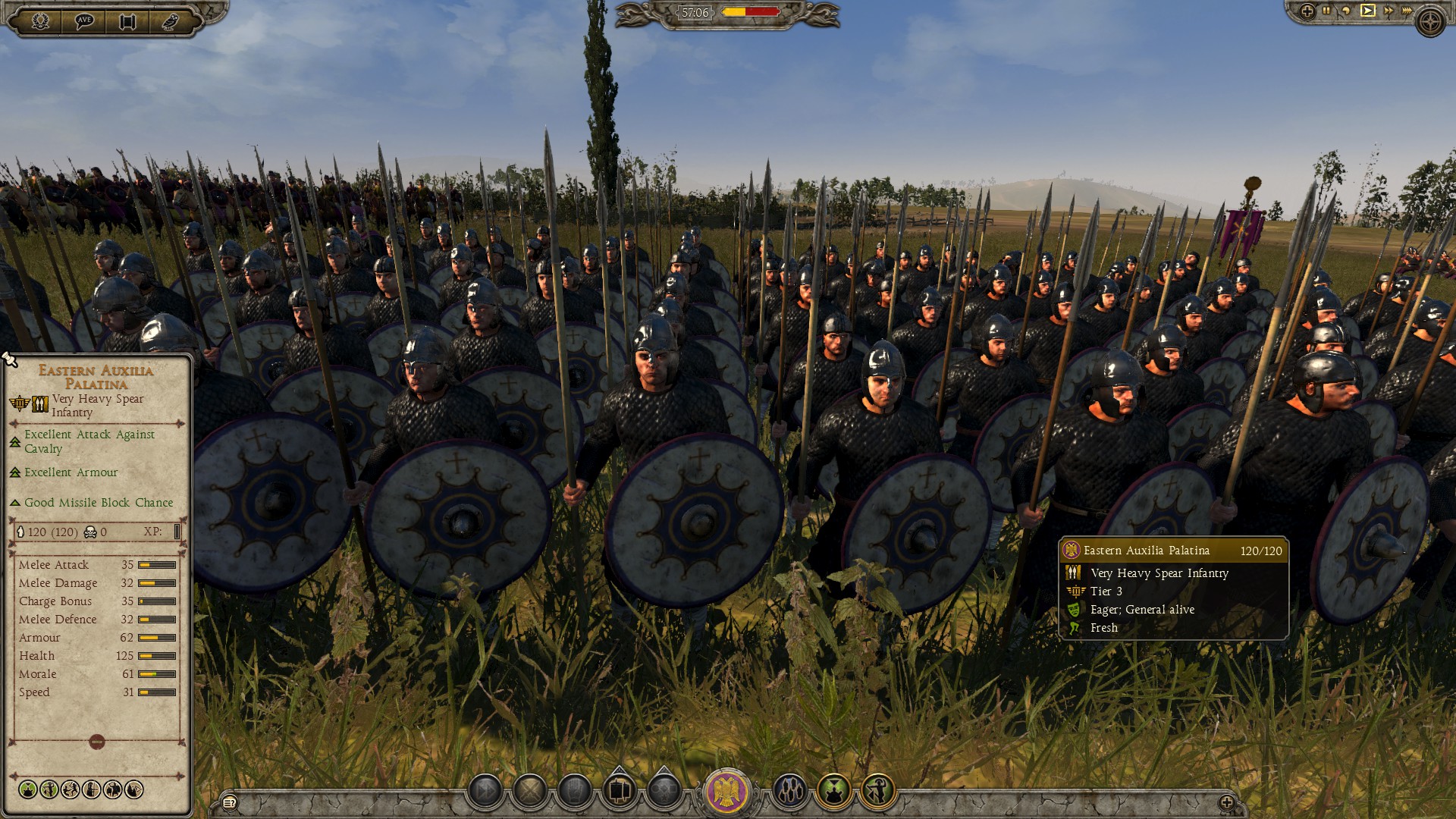Set battle to normal play speed
Viewport: 1456px width, 819px height.
(x=1367, y=11)
